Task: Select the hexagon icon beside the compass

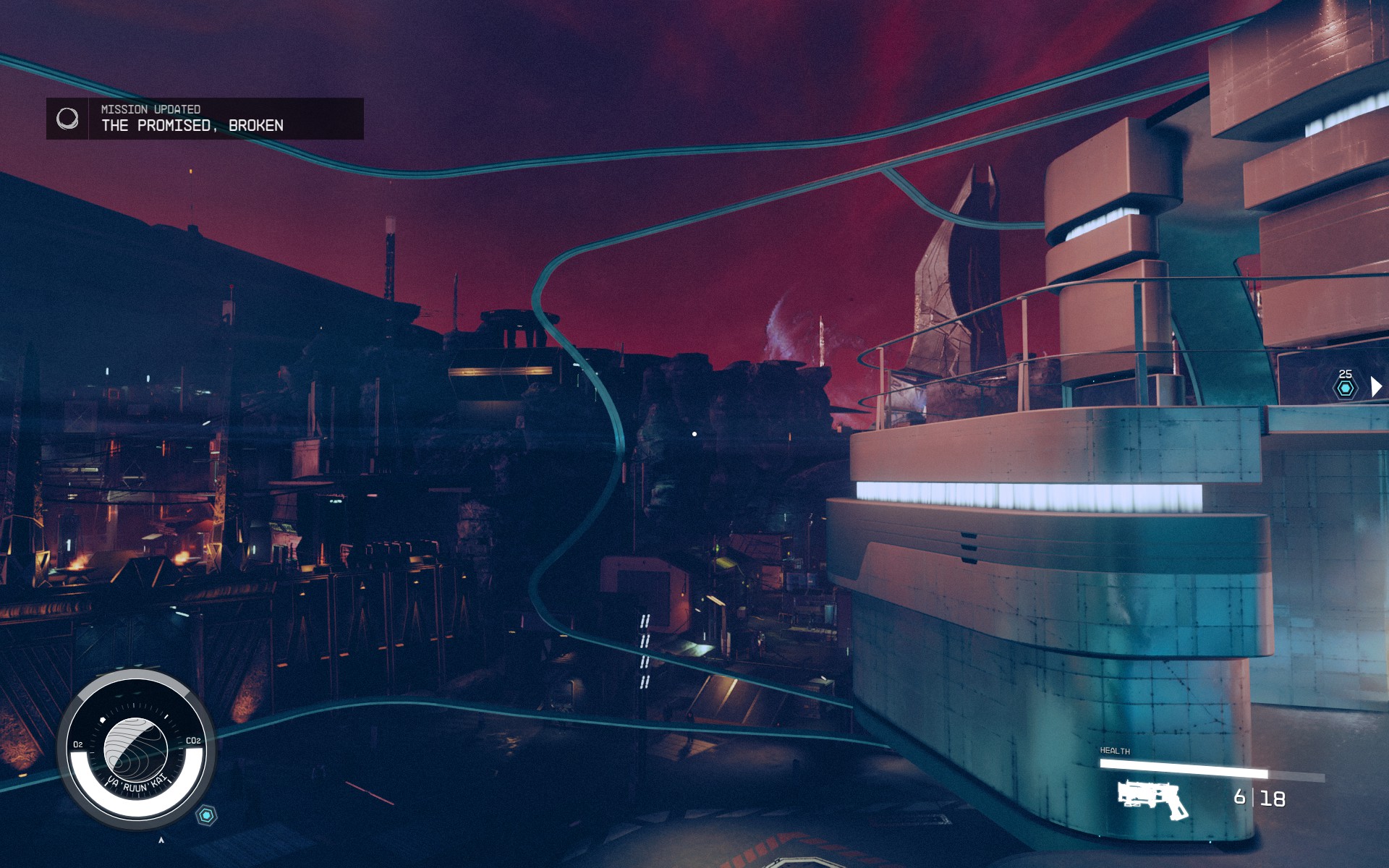Action: 207,816
